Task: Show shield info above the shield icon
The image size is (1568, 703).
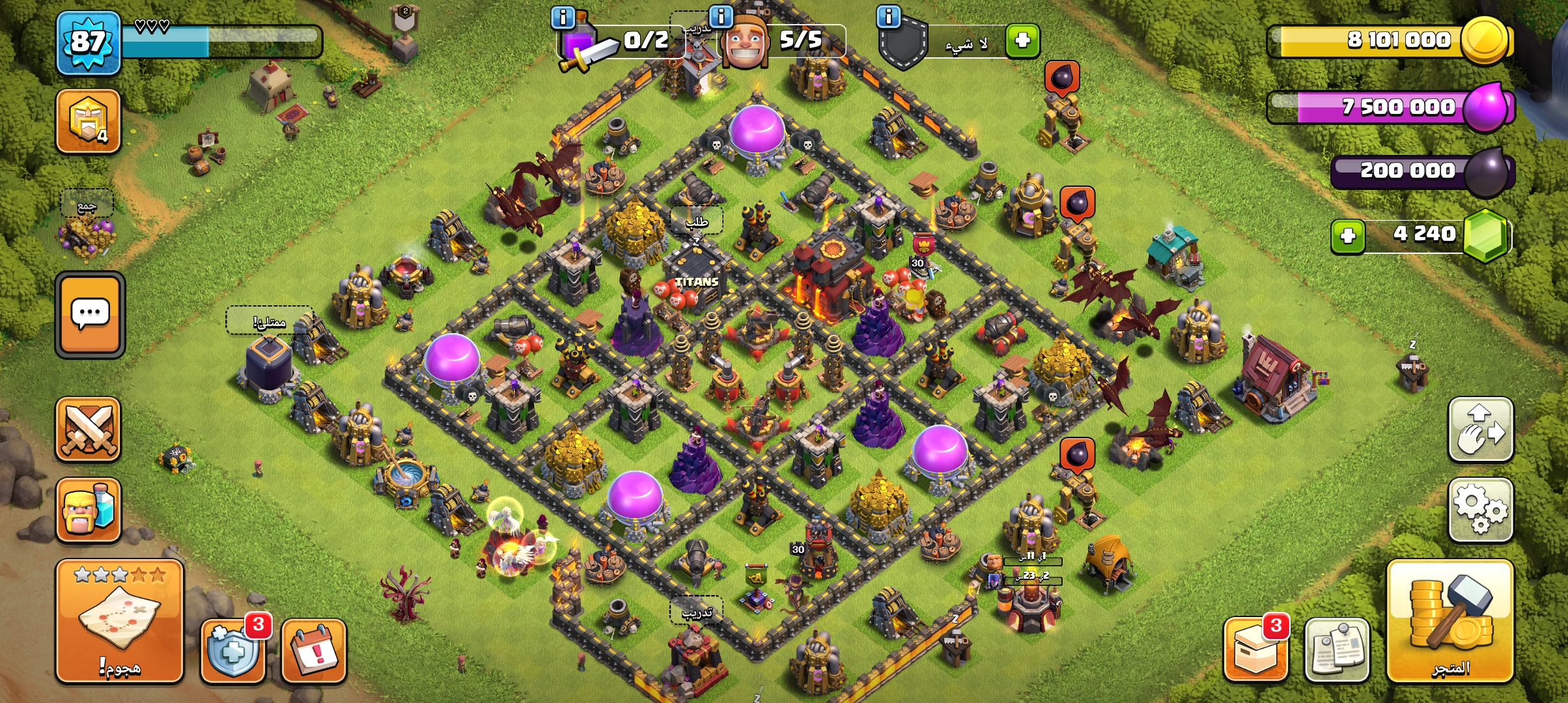Action: (x=888, y=16)
